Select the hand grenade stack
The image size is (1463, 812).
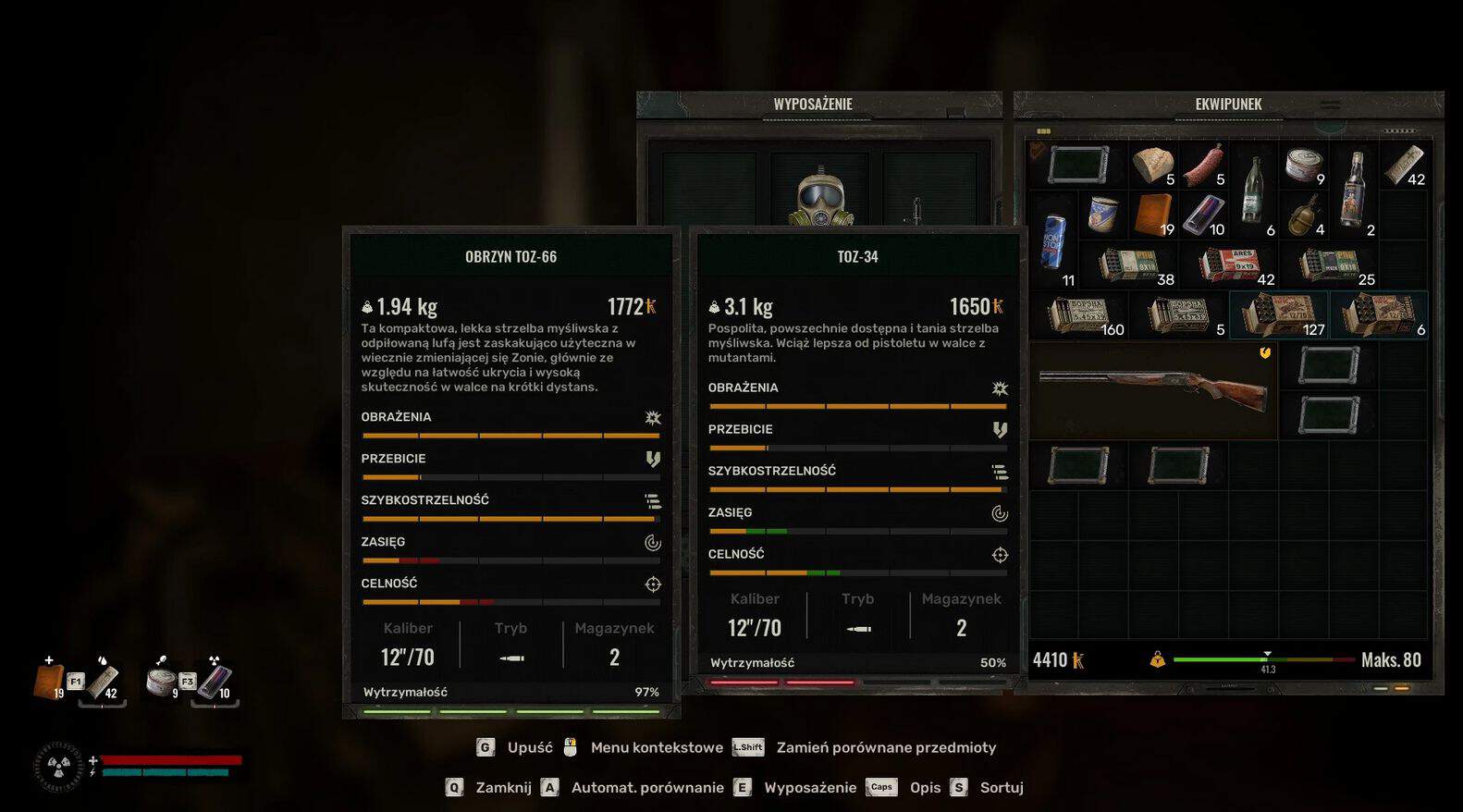coord(1304,215)
